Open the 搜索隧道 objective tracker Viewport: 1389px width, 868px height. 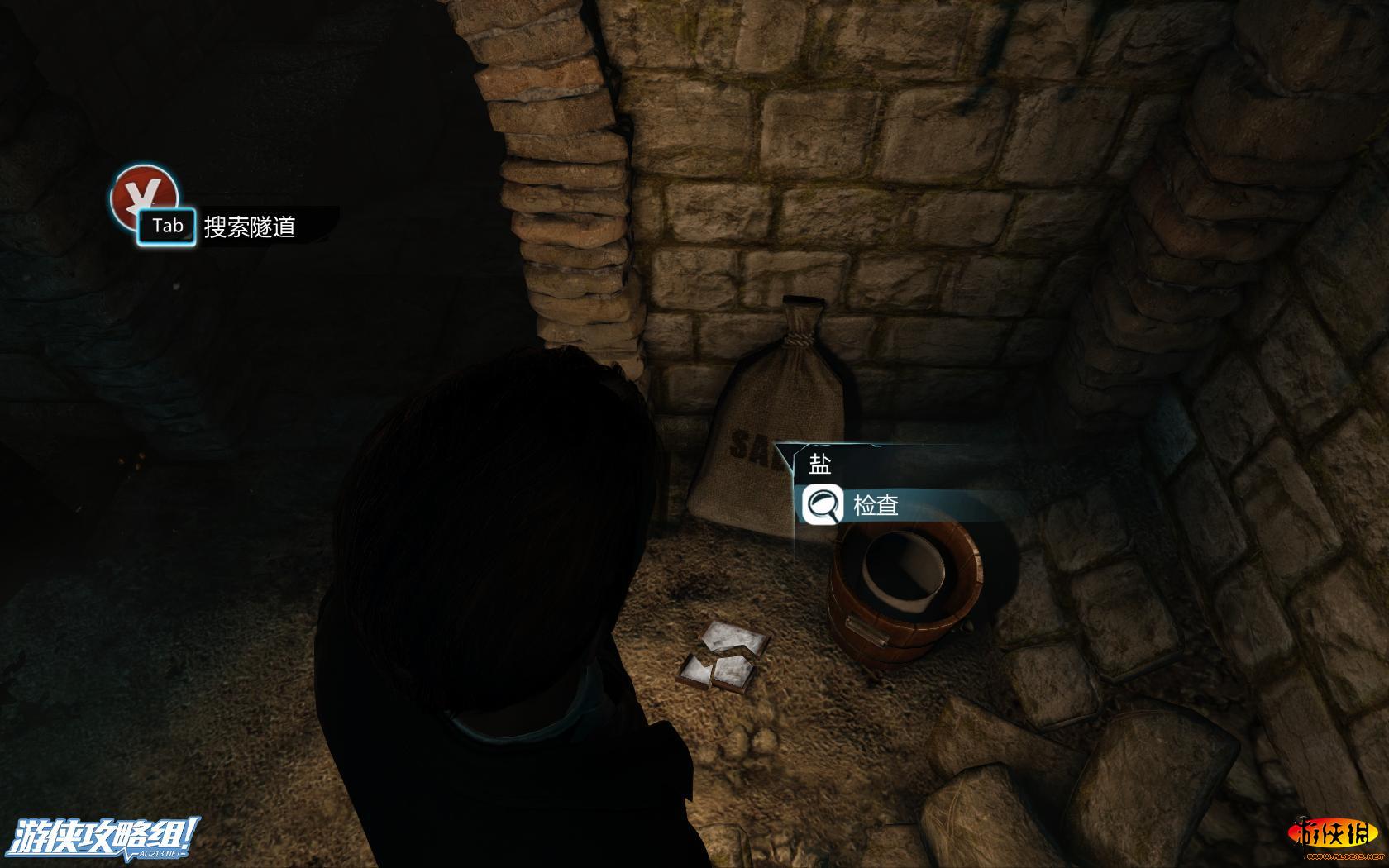249,227
